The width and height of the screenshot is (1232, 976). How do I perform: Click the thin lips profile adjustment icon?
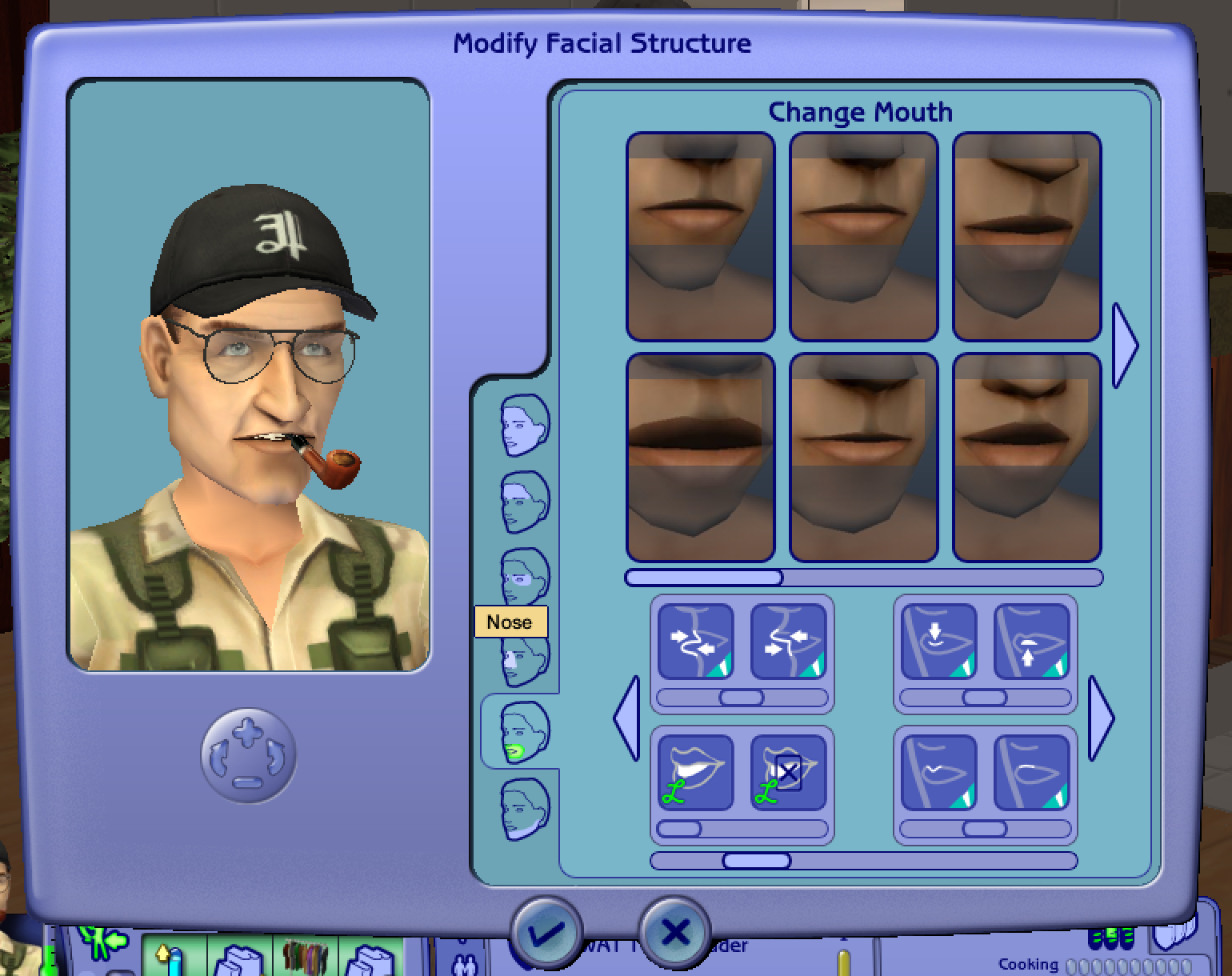point(937,774)
